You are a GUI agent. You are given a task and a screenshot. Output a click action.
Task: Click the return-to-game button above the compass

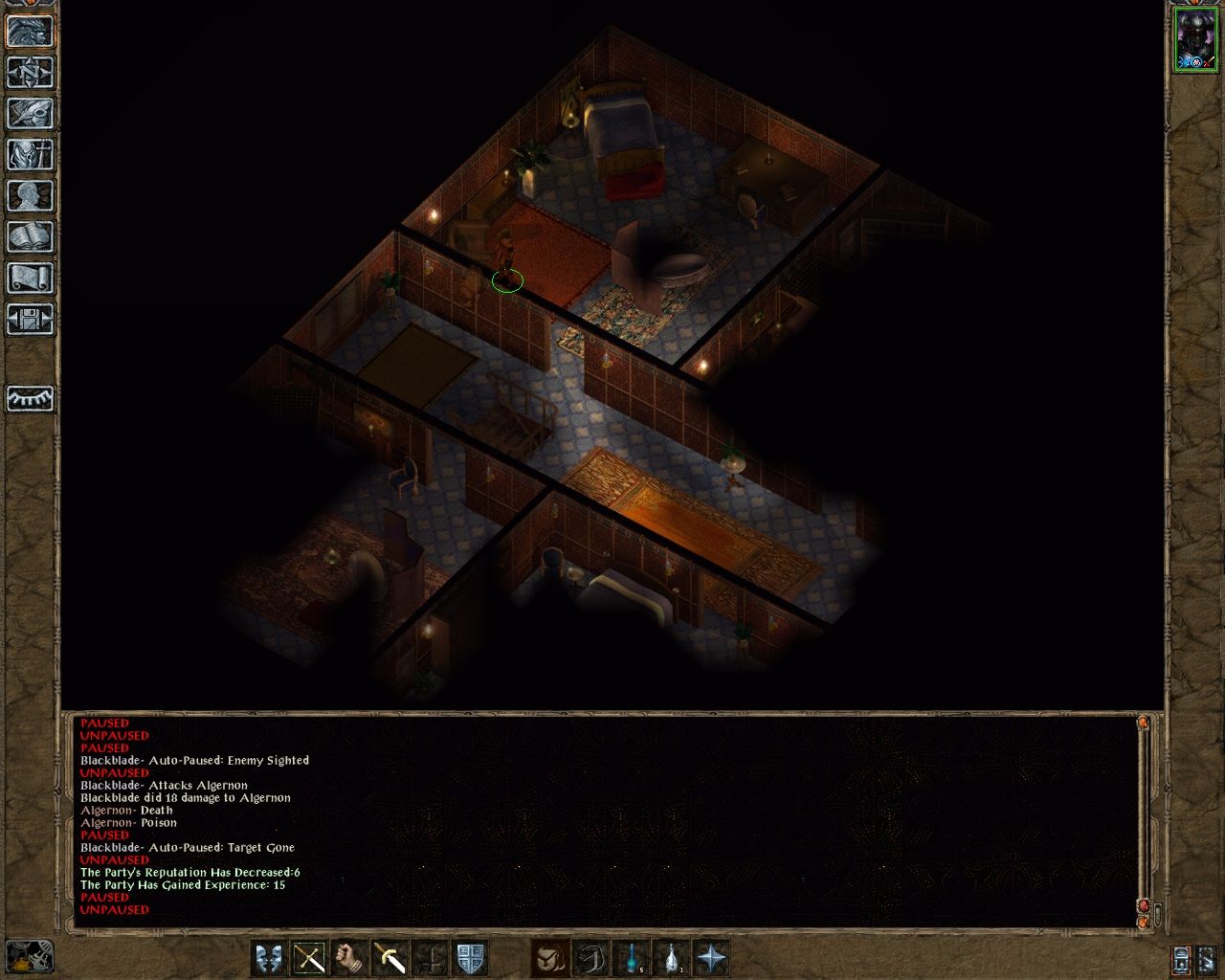pos(30,31)
